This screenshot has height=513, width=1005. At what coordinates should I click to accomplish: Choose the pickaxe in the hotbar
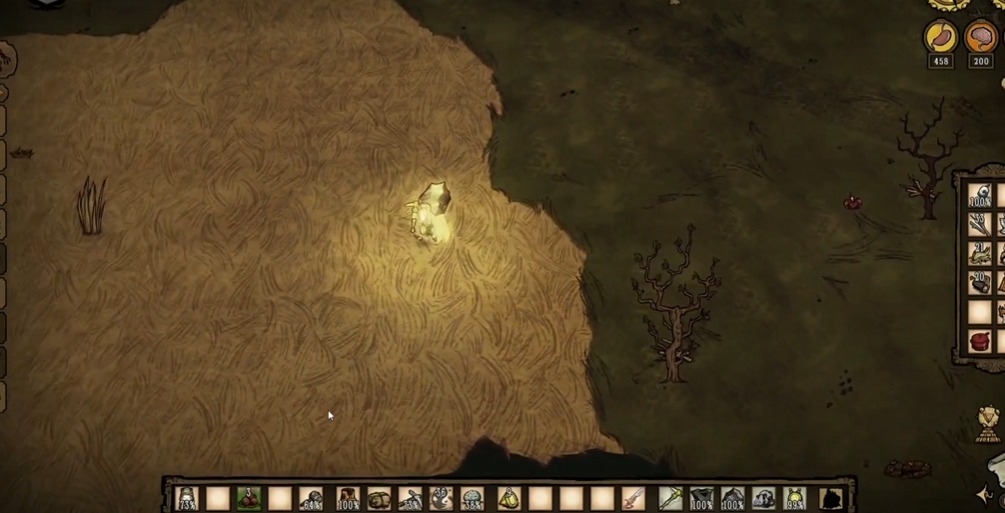410,497
